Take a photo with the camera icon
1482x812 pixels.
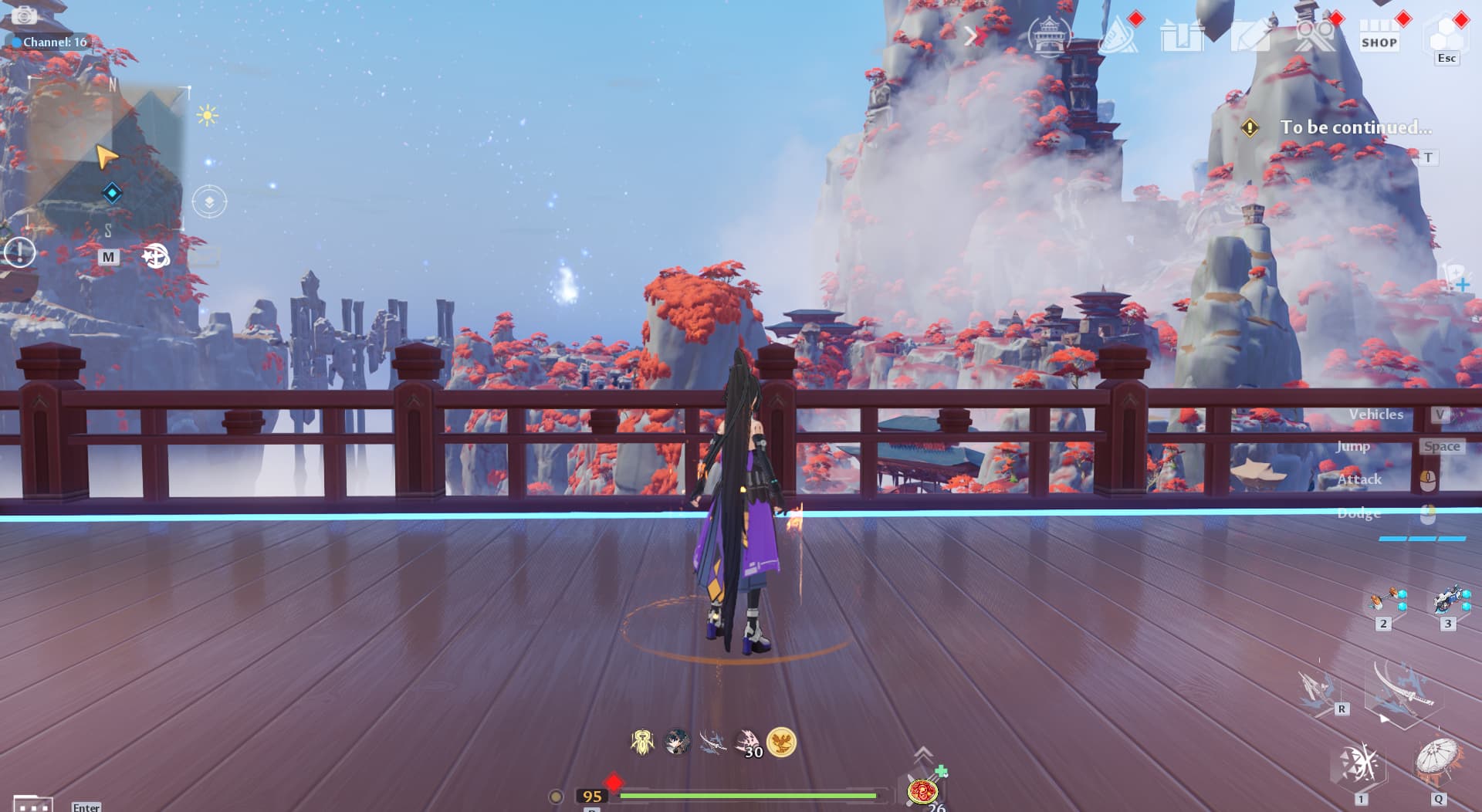(24, 15)
